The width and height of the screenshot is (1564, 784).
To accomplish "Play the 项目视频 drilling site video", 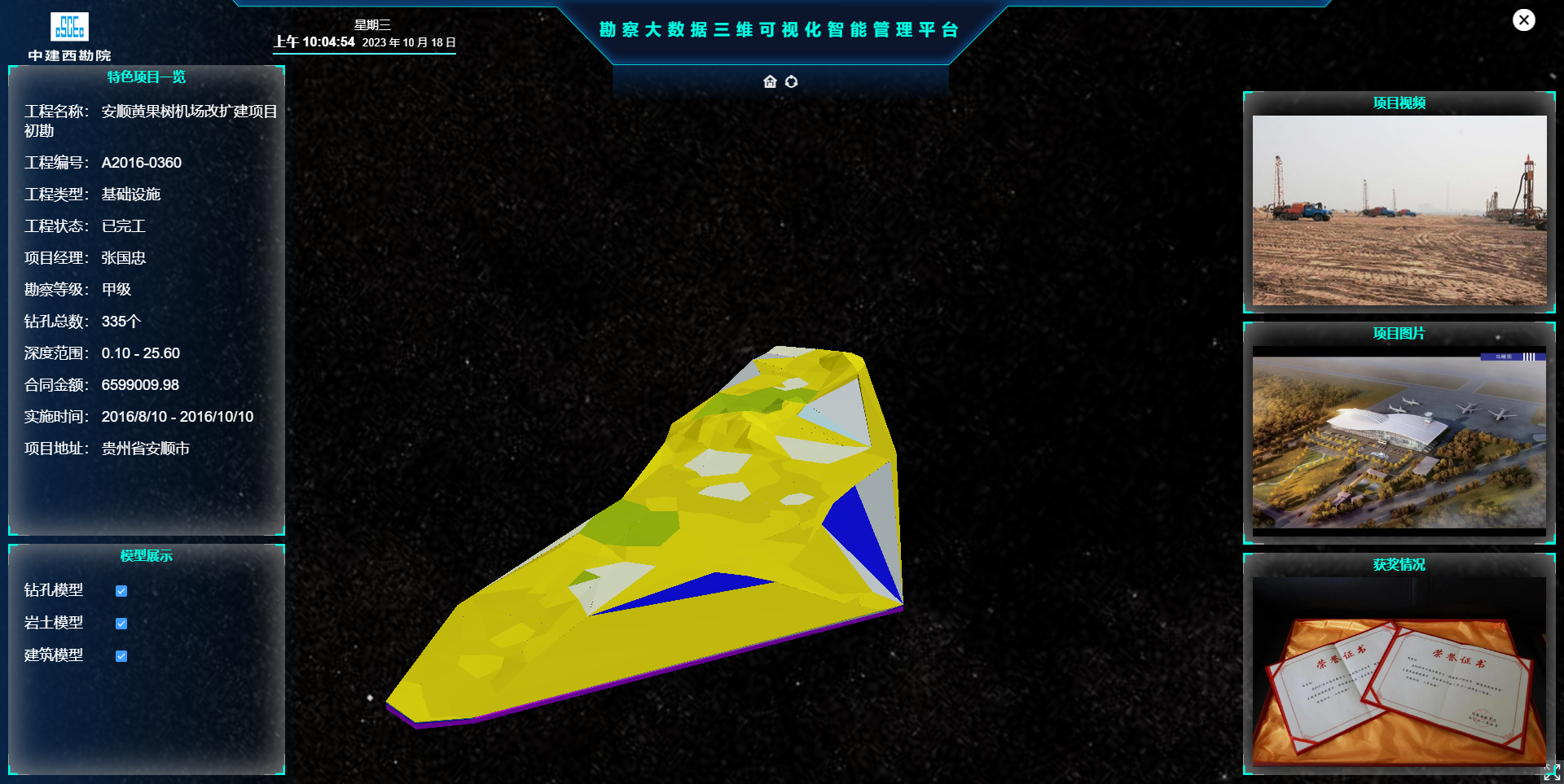I will click(x=1399, y=210).
